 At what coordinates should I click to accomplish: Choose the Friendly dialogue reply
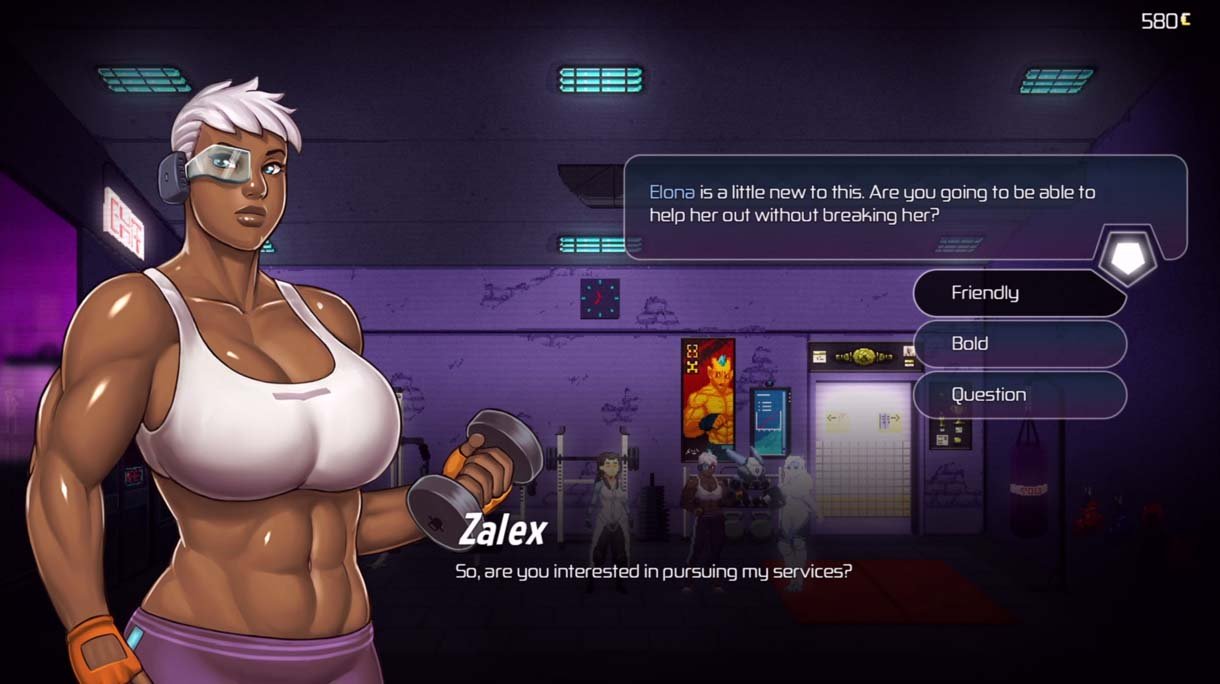(1018, 293)
